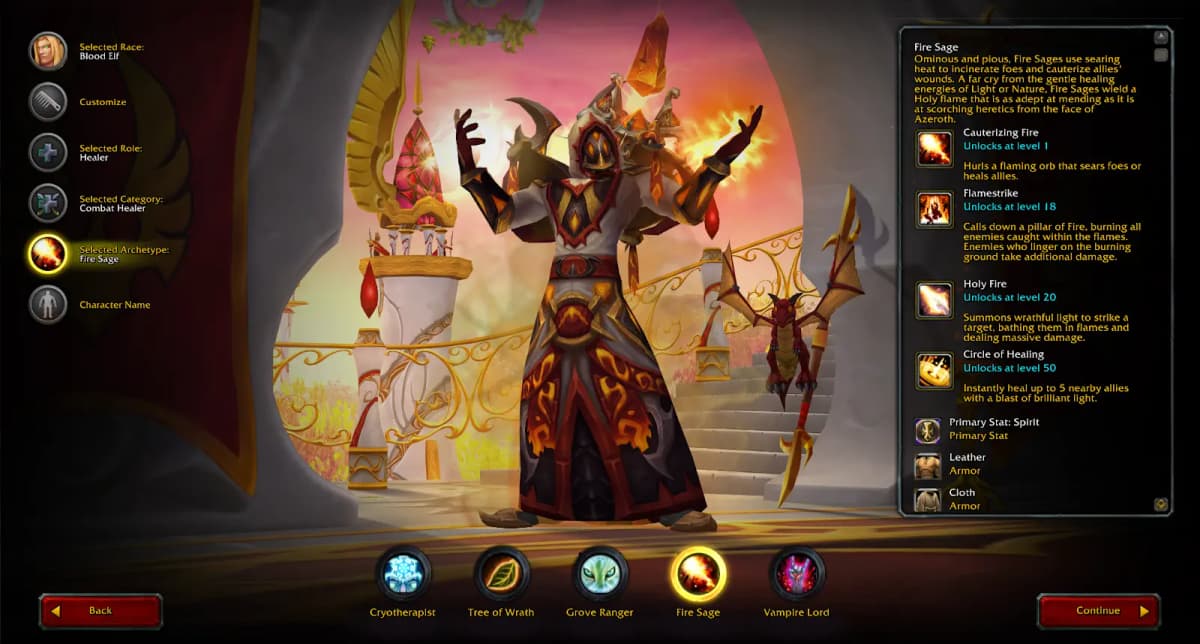Select the Fire Sage archetype icon
1200x644 pixels.
click(698, 574)
